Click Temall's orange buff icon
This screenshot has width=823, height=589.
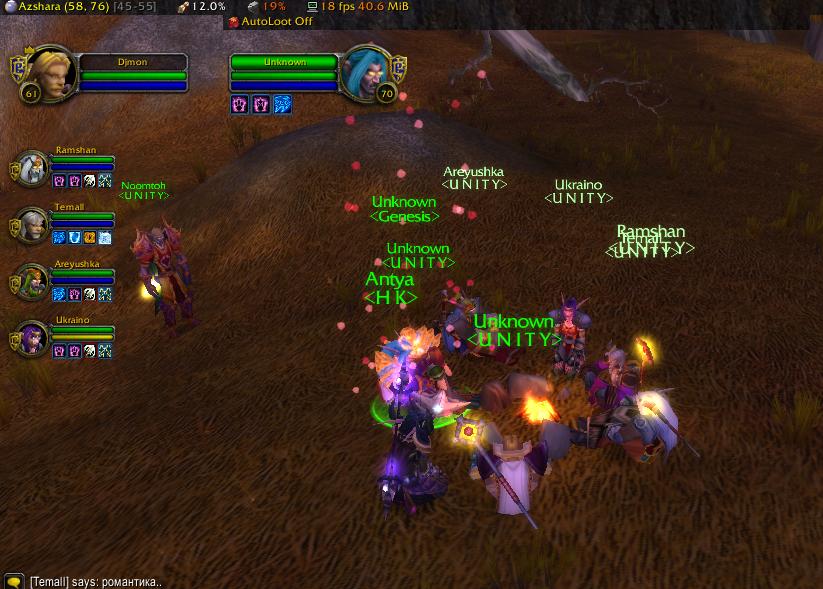(x=90, y=238)
